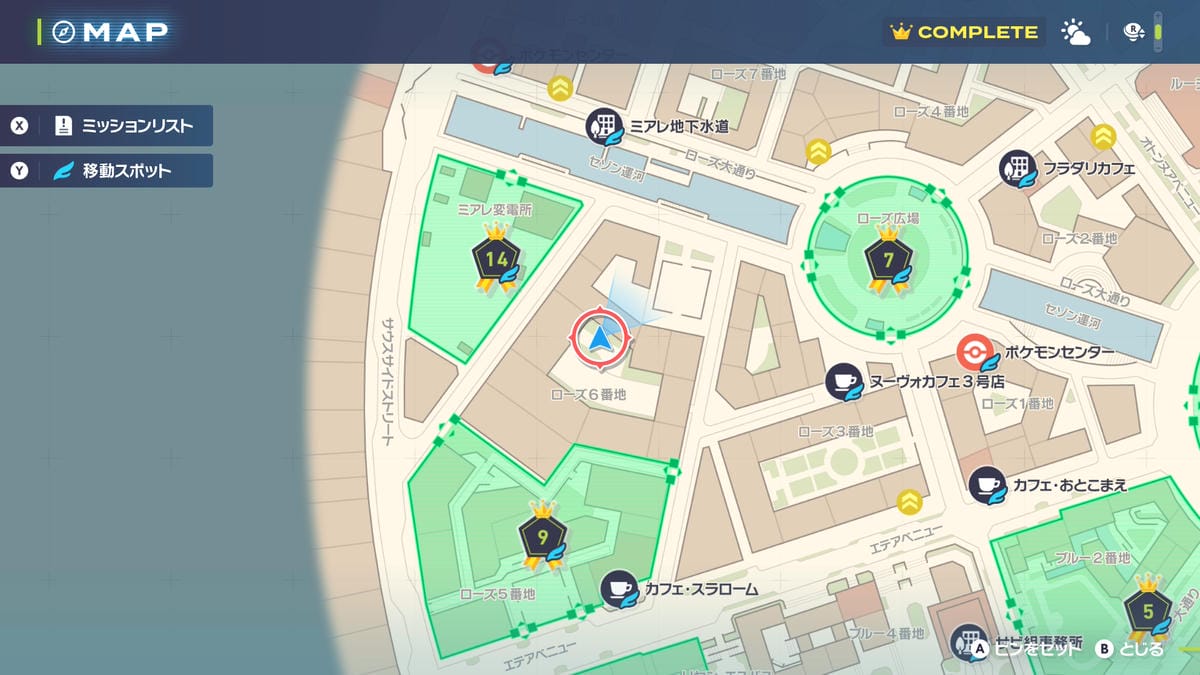
Task: Pick the カフェ・おとこまえ cafe marker
Action: [x=988, y=485]
